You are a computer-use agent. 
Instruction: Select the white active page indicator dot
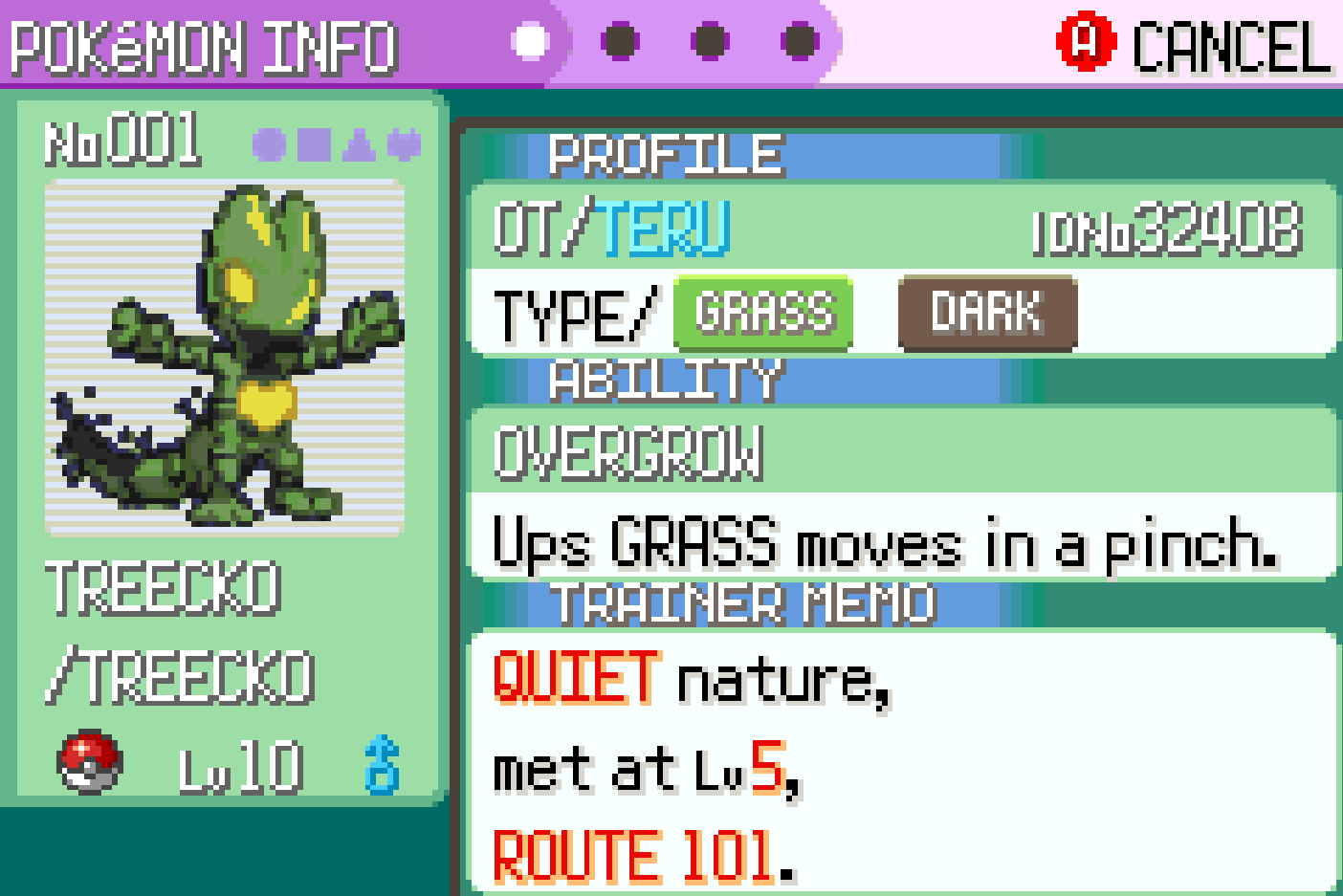(530, 41)
